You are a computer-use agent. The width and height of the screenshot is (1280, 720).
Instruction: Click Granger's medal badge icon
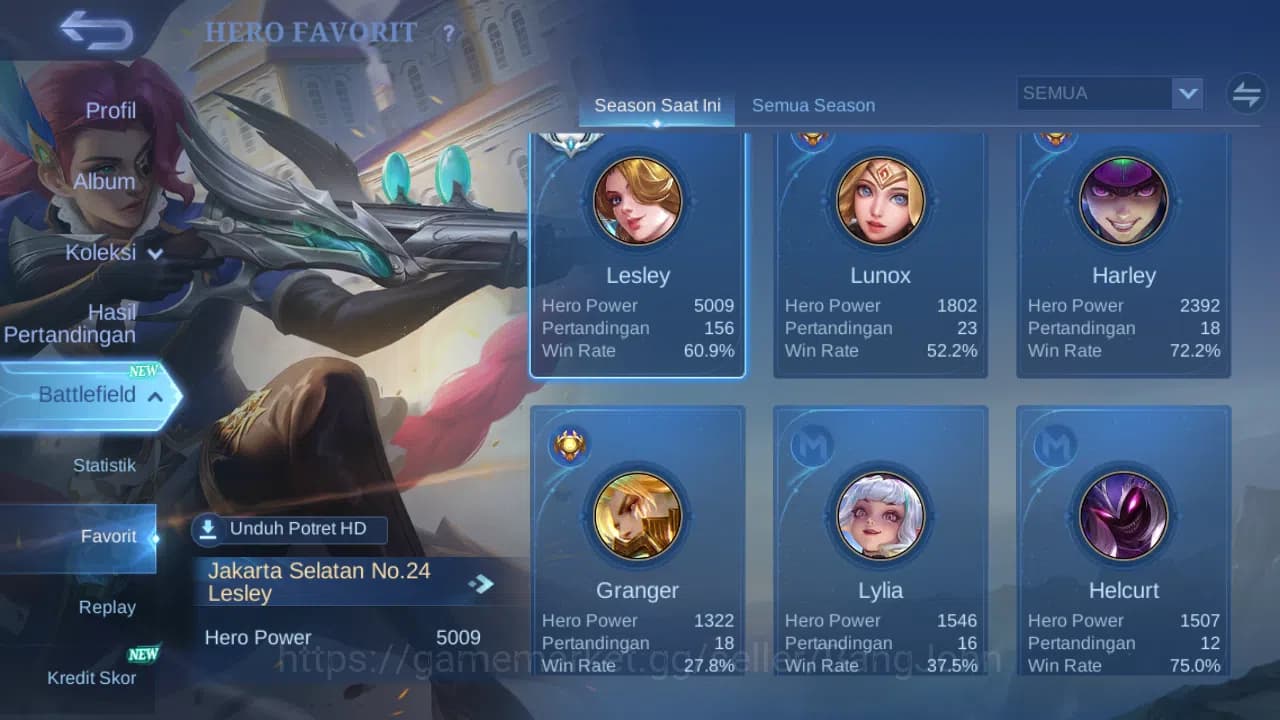tap(568, 445)
